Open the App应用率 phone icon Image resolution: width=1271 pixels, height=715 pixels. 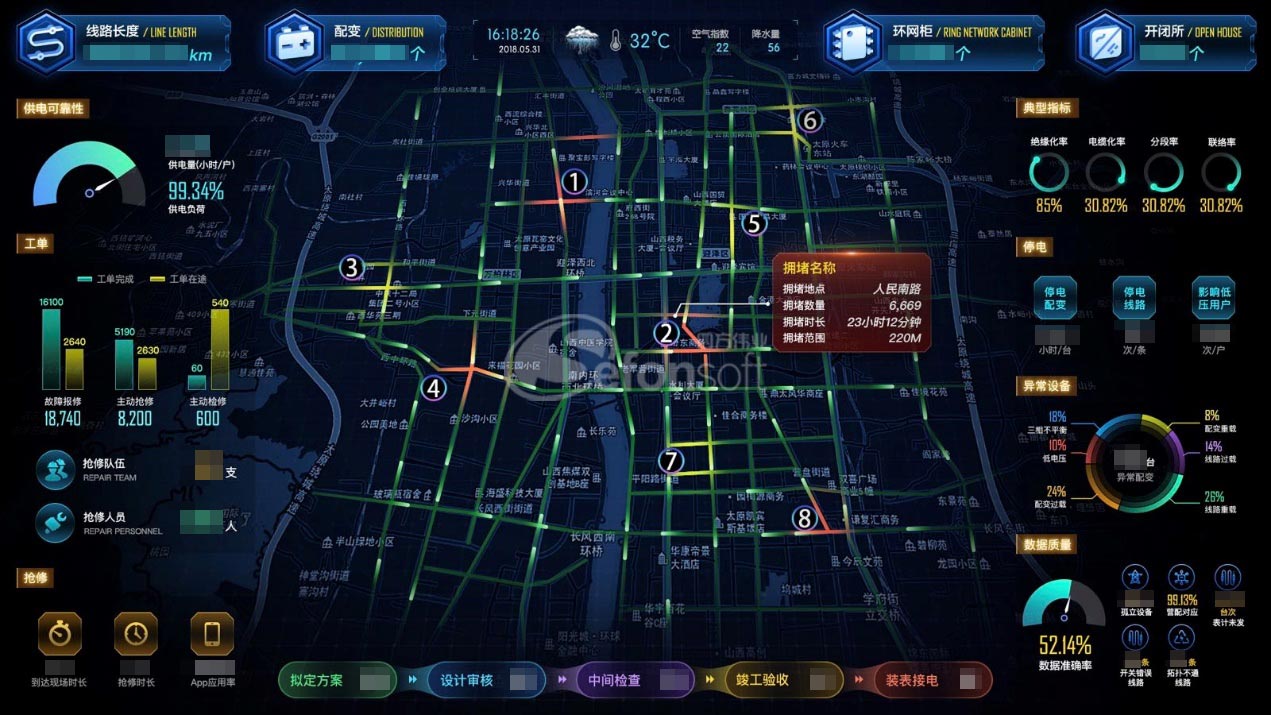click(x=212, y=633)
